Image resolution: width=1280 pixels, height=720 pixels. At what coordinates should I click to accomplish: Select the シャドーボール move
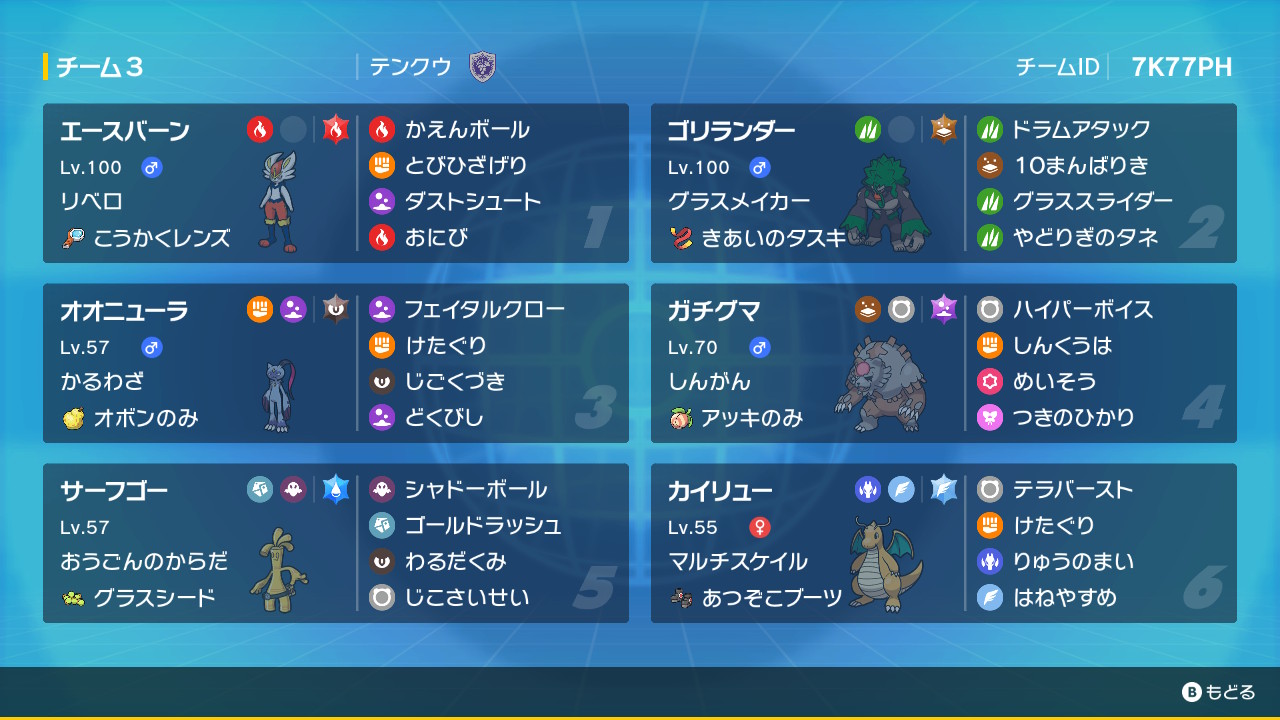pos(475,489)
